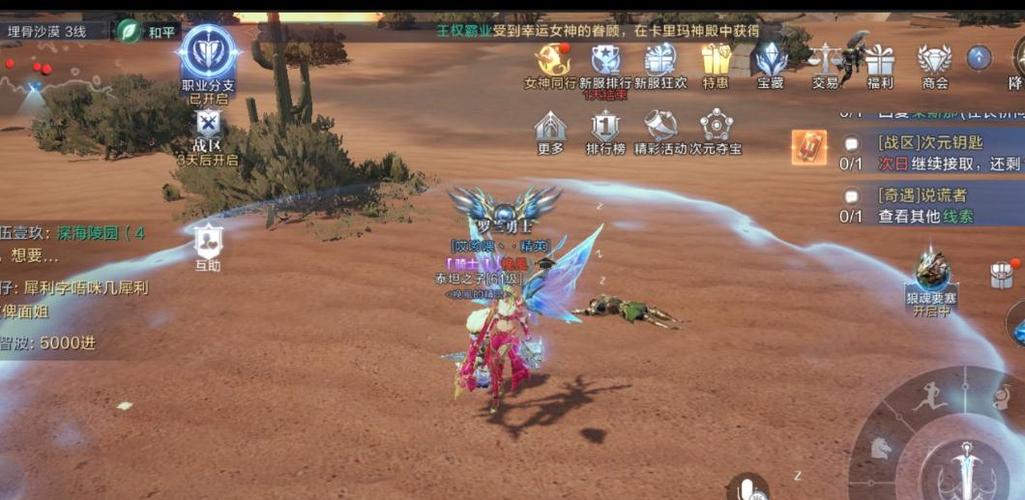Open the 狼魂要塞 wolf fortress event
The width and height of the screenshot is (1025, 500).
click(x=931, y=273)
